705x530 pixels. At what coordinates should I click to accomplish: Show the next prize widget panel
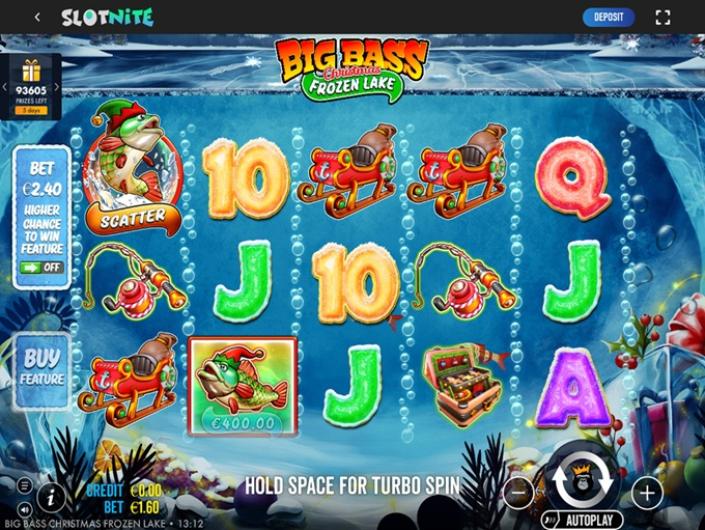(x=57, y=87)
